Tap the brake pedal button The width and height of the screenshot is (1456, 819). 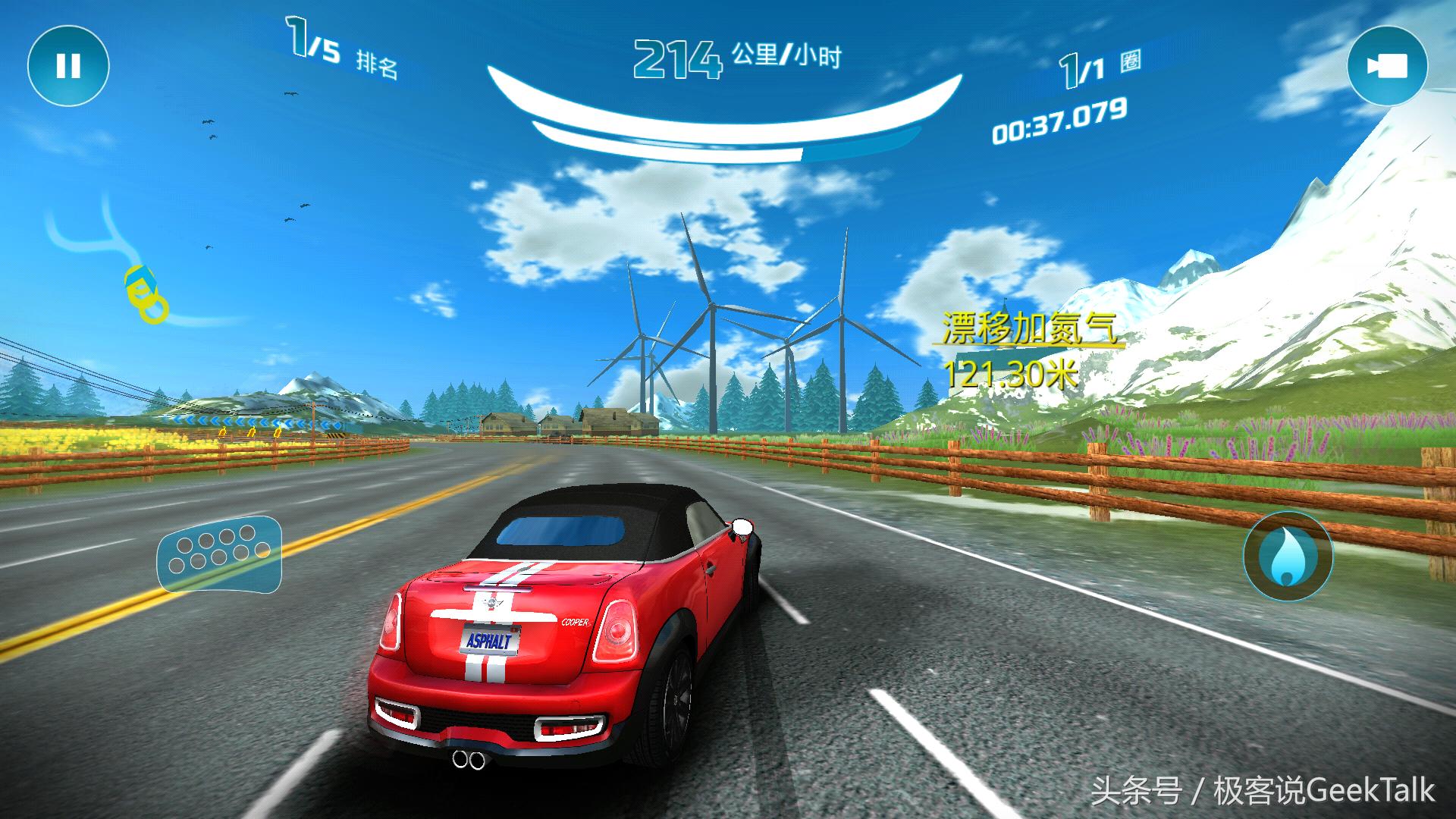(x=219, y=554)
